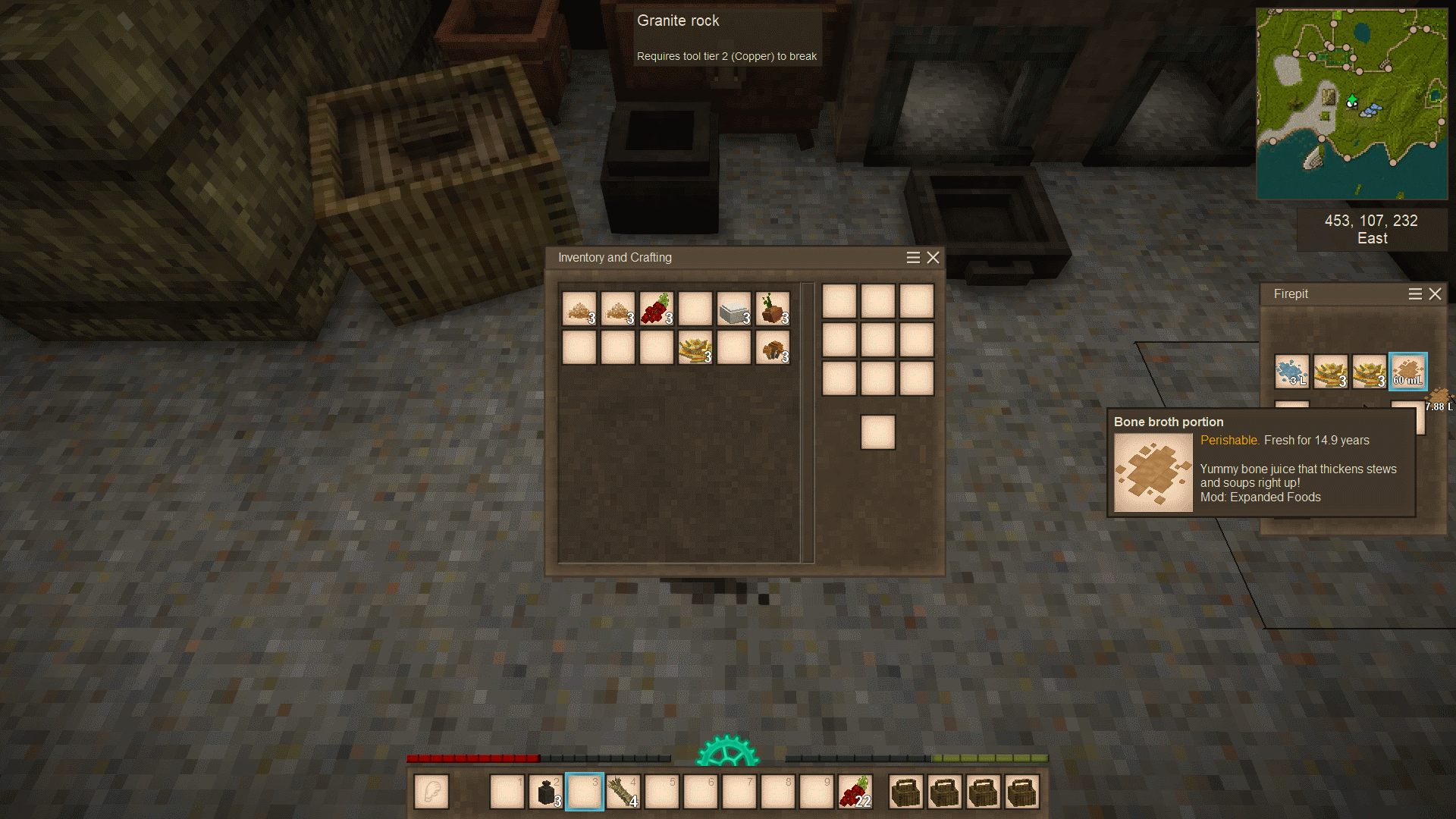Screen dimensions: 1456x819
Task: Click the off-hand slot in the hotbar
Action: point(431,792)
